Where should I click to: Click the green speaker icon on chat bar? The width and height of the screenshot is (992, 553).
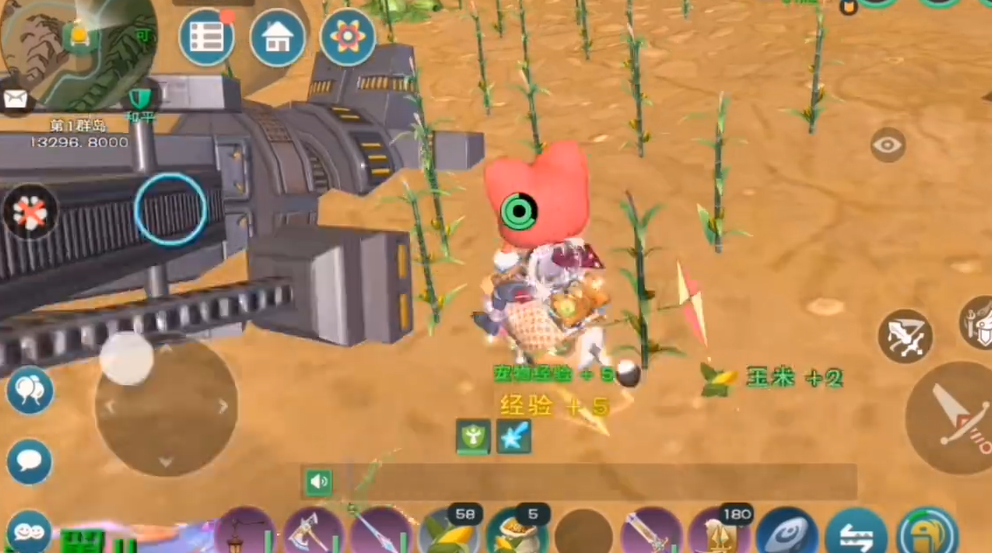319,482
